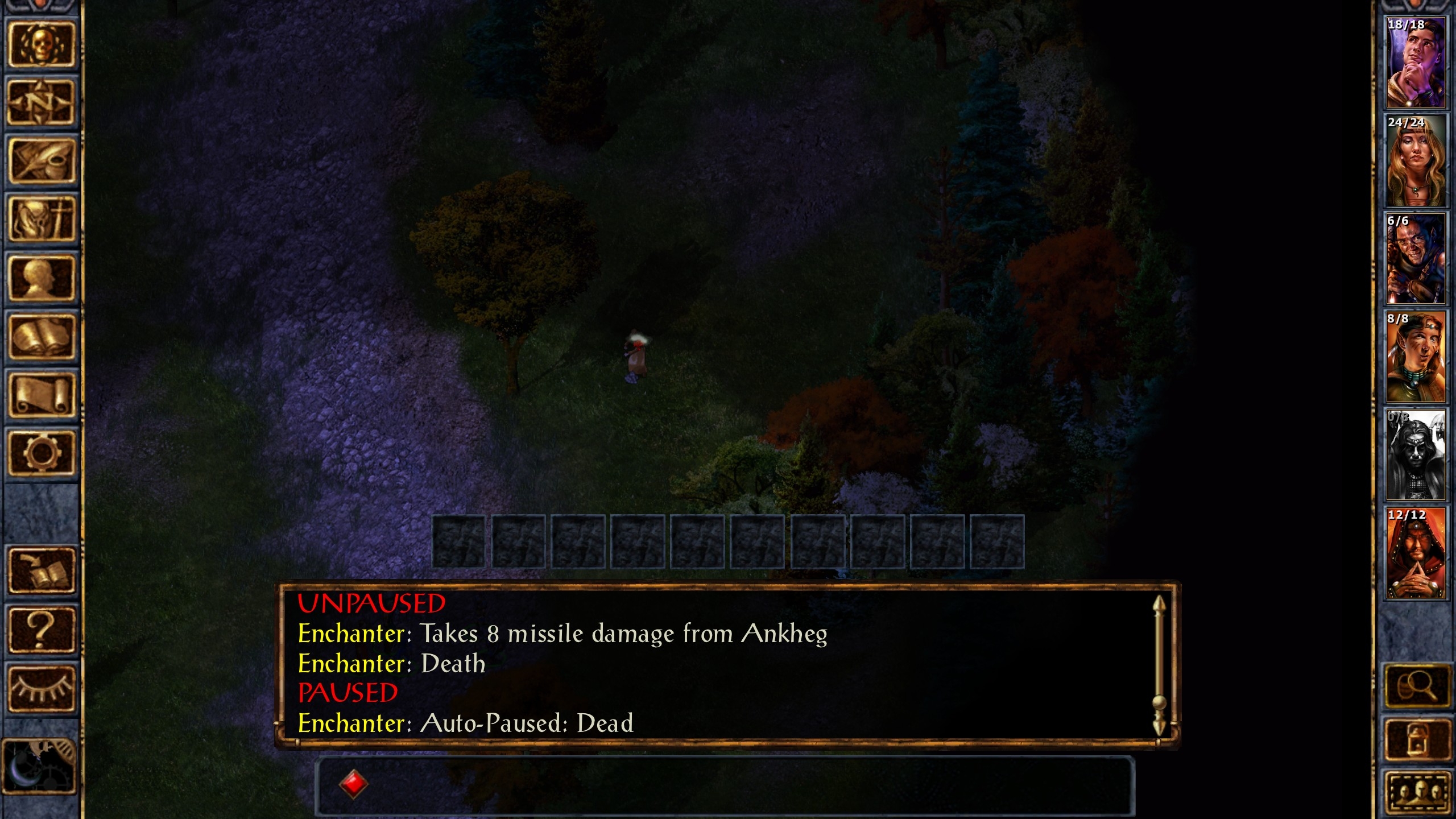Click the golden skull button
This screenshot has width=1456, height=819.
coord(41,44)
